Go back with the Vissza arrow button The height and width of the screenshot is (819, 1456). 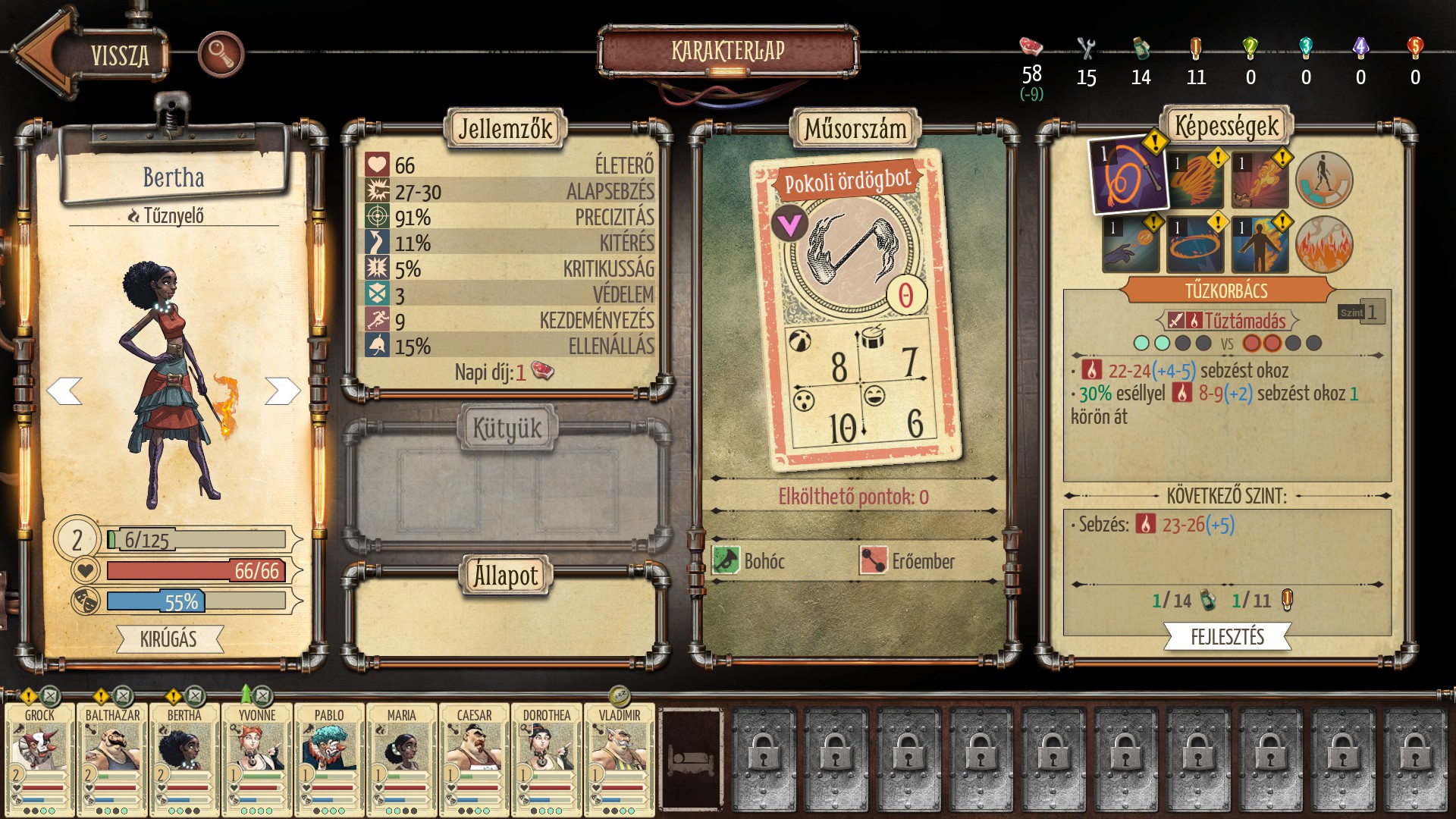(x=91, y=55)
